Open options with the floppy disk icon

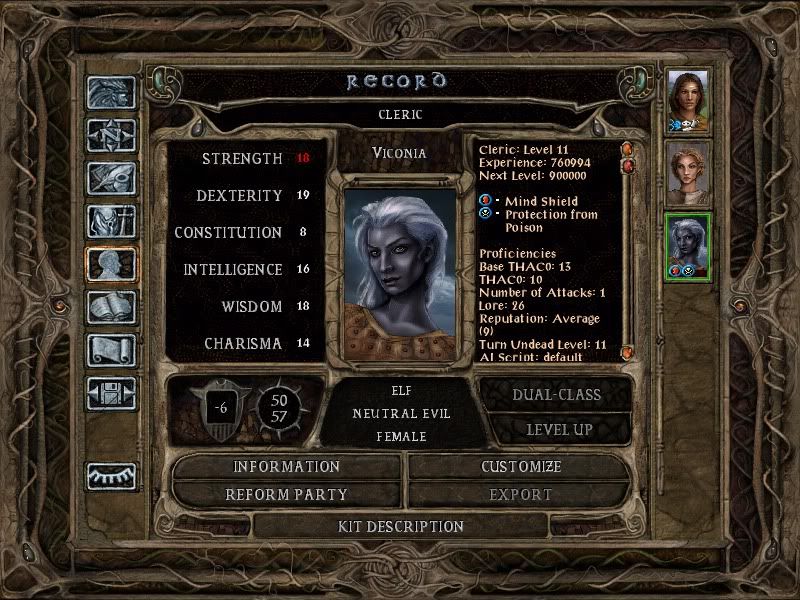coord(111,393)
